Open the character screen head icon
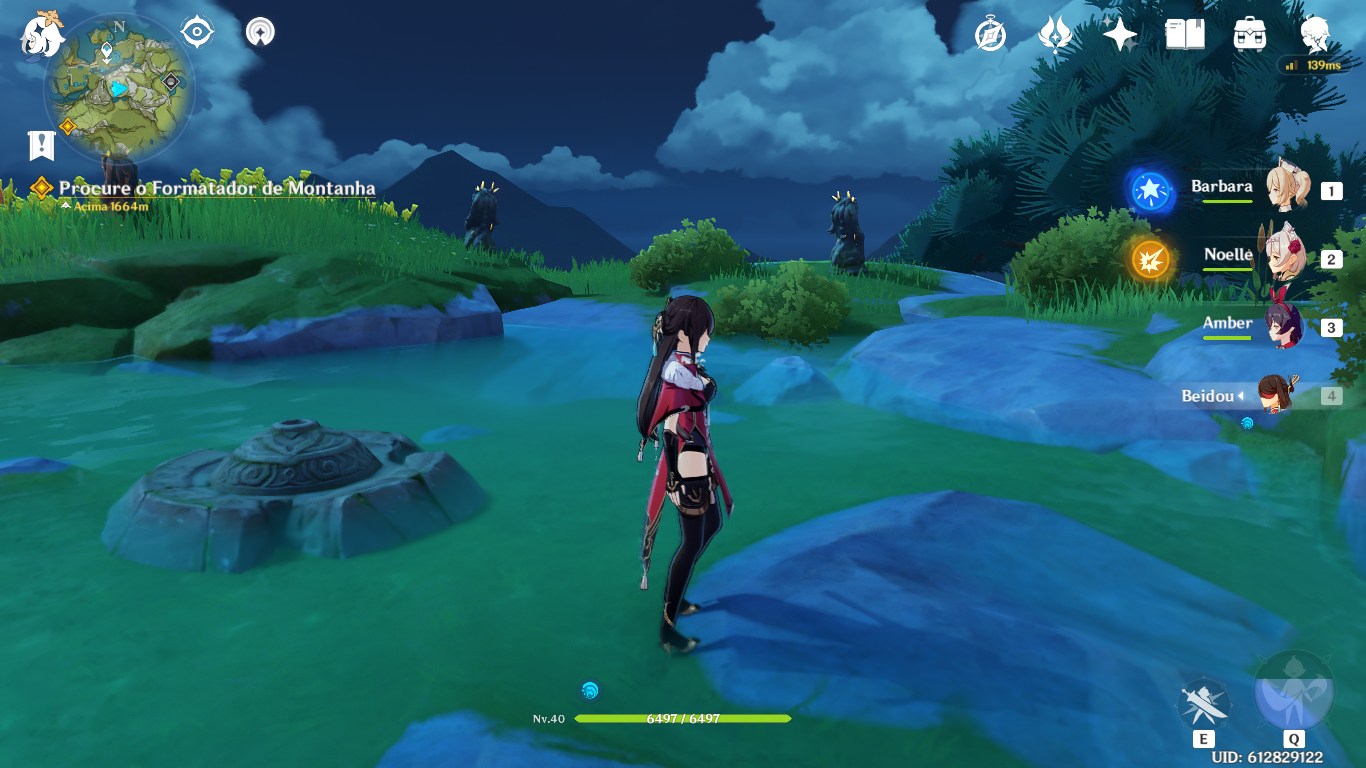The height and width of the screenshot is (768, 1366). [x=1315, y=35]
